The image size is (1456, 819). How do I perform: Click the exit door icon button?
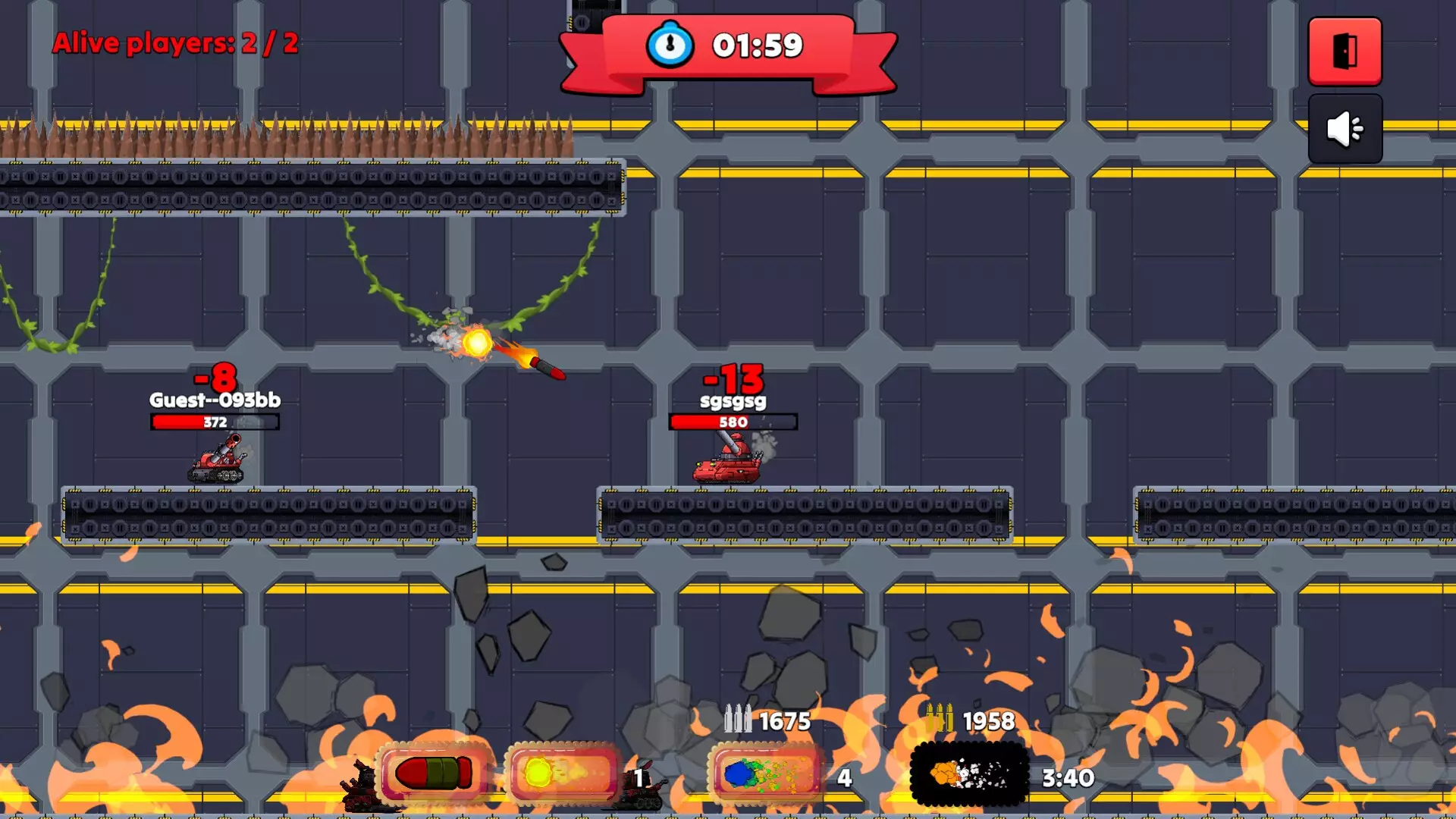pos(1345,50)
